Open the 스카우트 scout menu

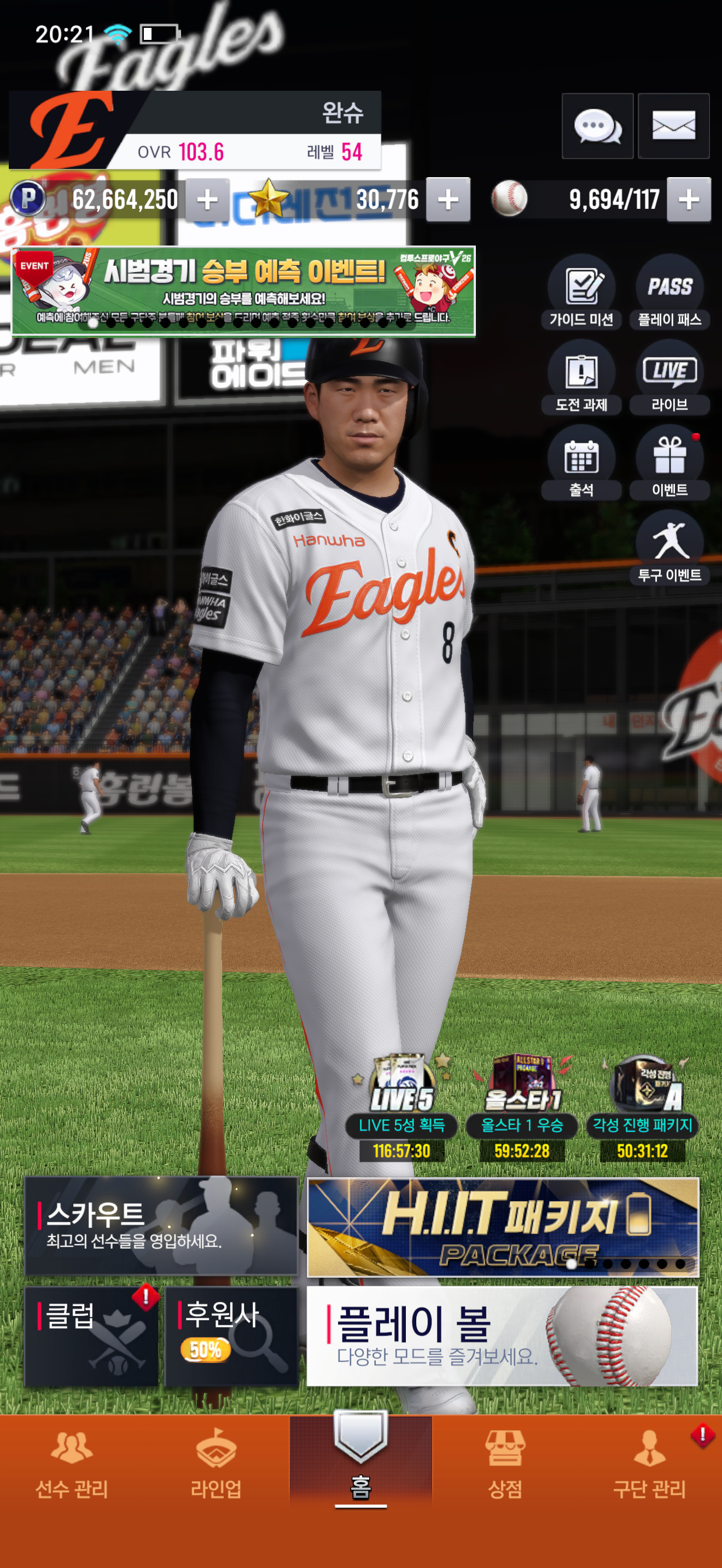161,1225
